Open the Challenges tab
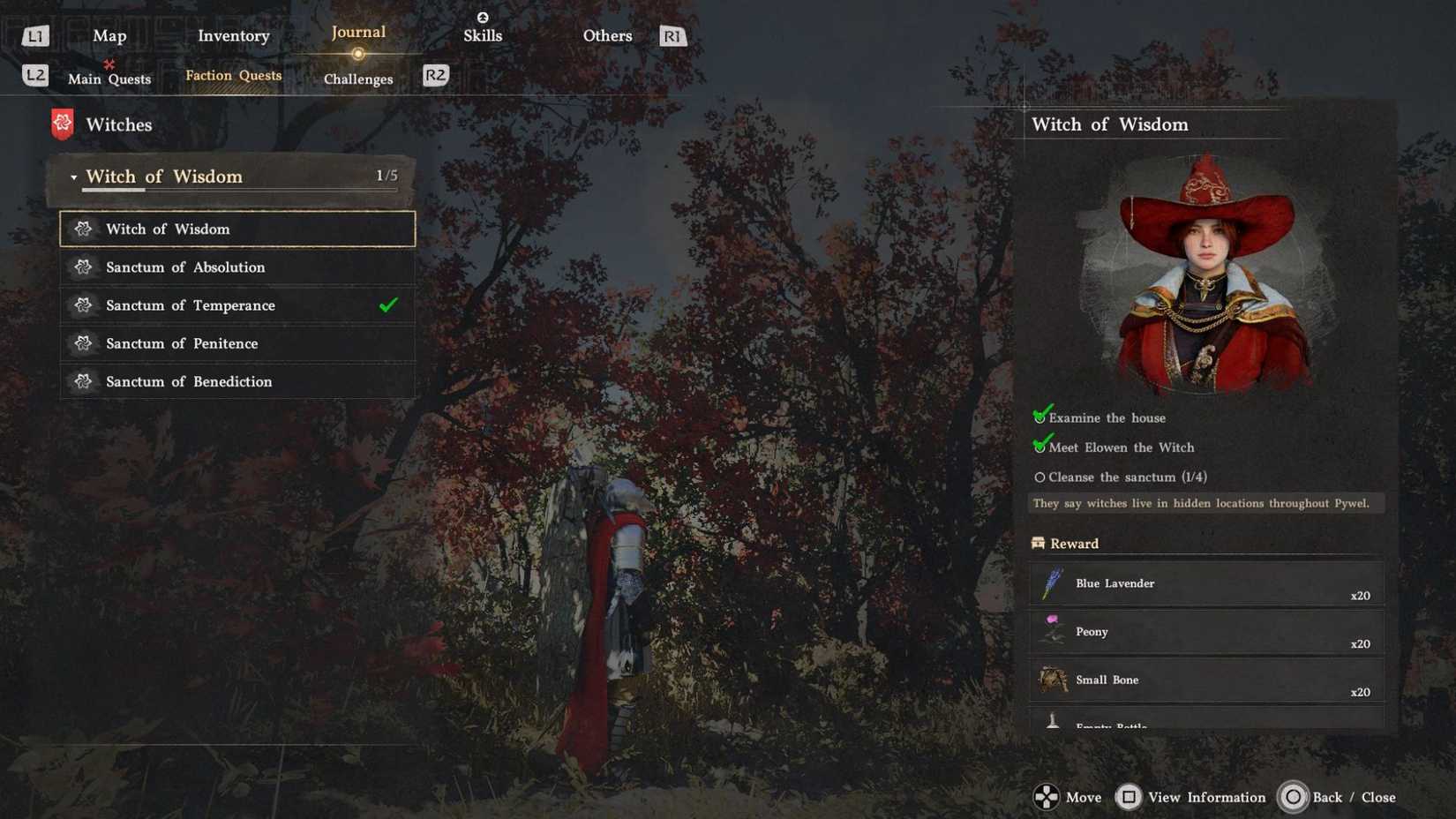Viewport: 1456px width, 819px height. [357, 79]
